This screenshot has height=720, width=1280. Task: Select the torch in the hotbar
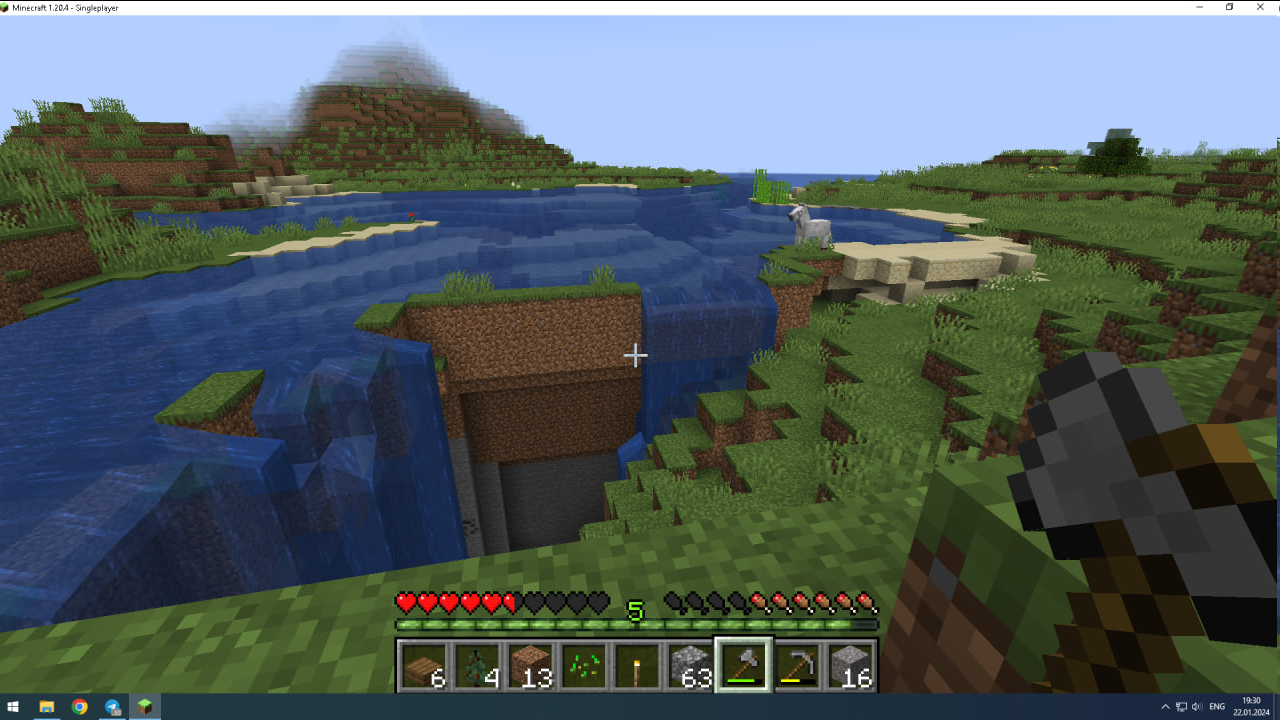[636, 665]
